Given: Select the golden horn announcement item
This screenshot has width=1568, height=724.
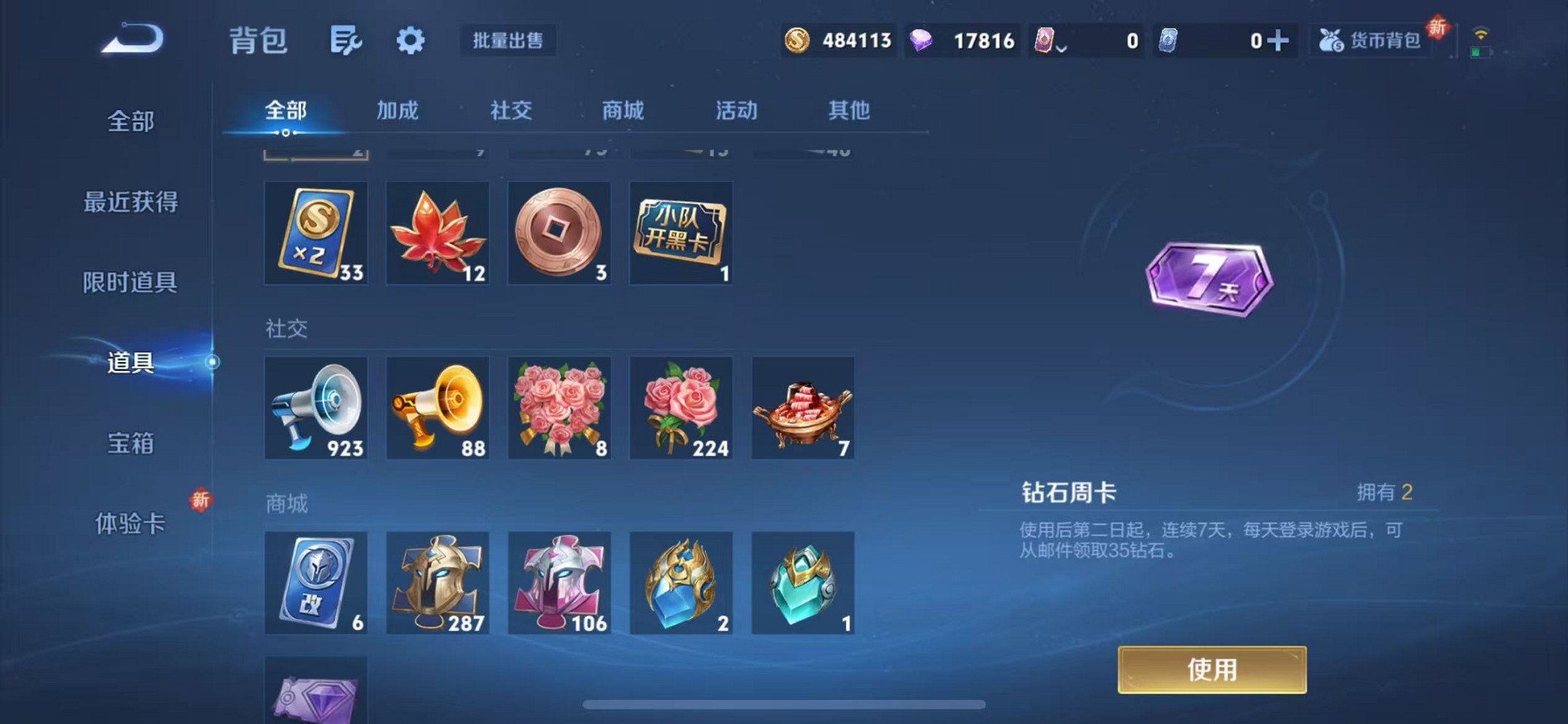Looking at the screenshot, I should (x=437, y=408).
